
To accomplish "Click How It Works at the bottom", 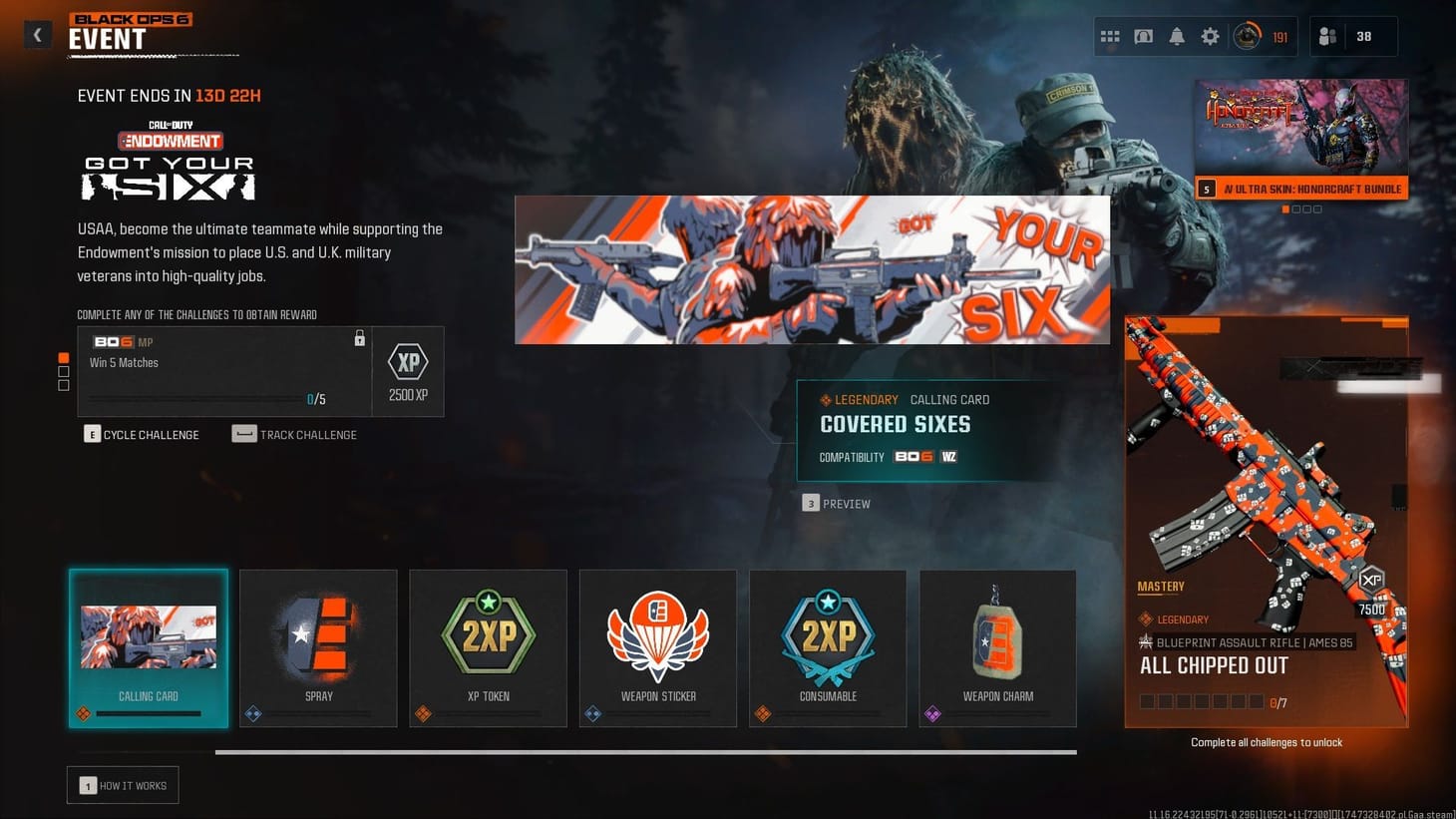I will (122, 785).
